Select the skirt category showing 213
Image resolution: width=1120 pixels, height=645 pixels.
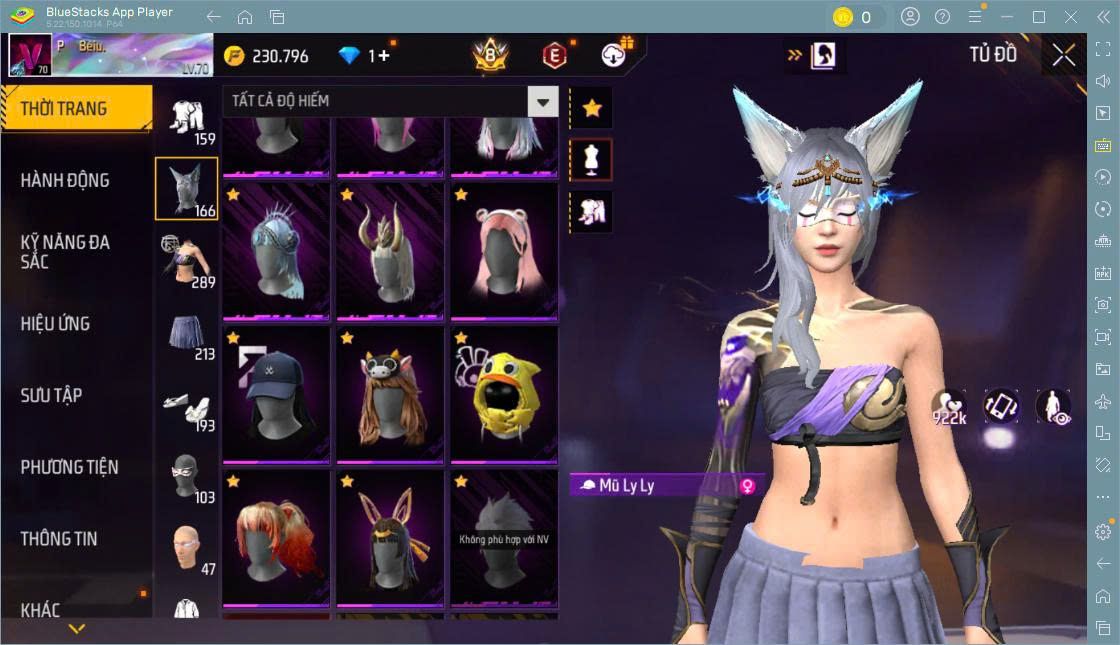(187, 333)
